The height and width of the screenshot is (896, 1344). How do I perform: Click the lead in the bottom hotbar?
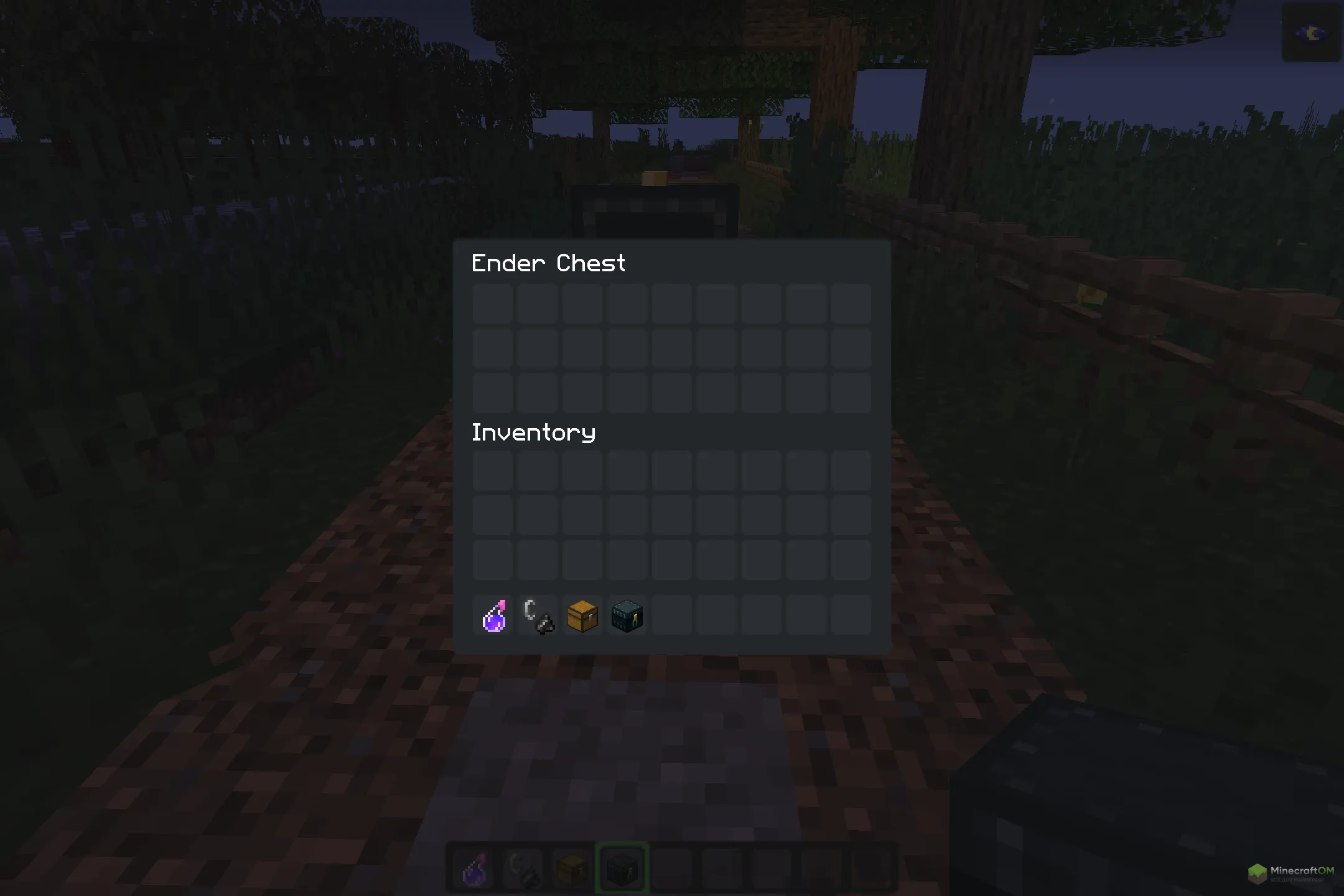[522, 869]
